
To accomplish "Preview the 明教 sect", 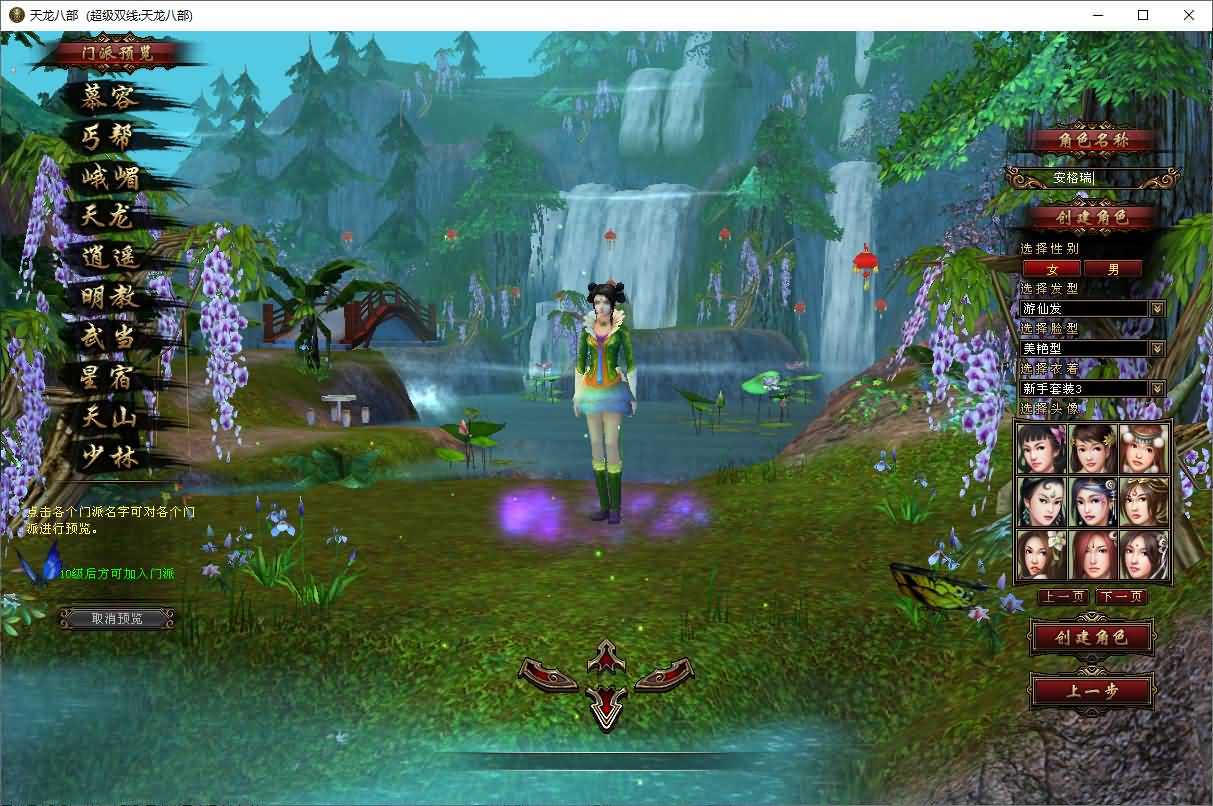I will (x=110, y=297).
